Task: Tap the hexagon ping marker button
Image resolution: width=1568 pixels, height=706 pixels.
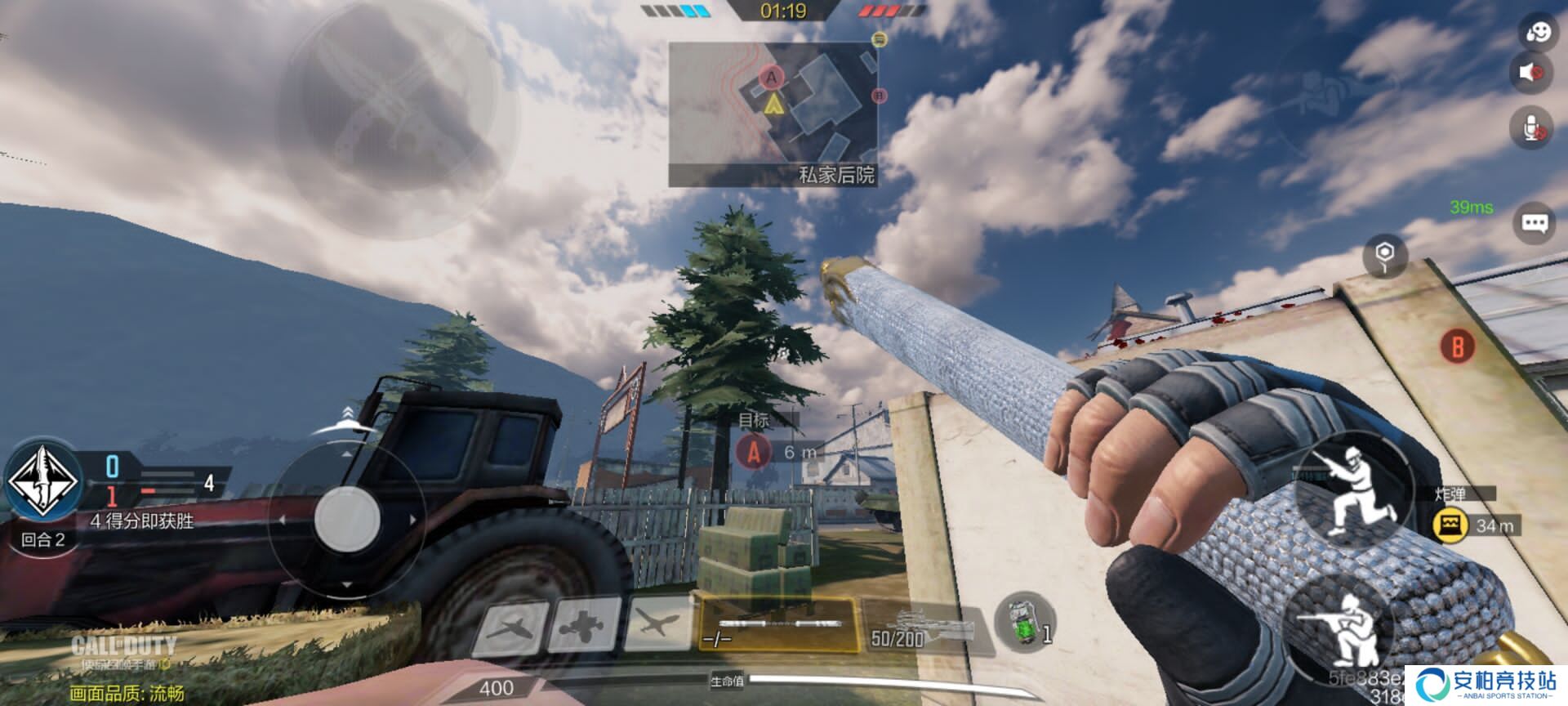Action: coord(1385,254)
